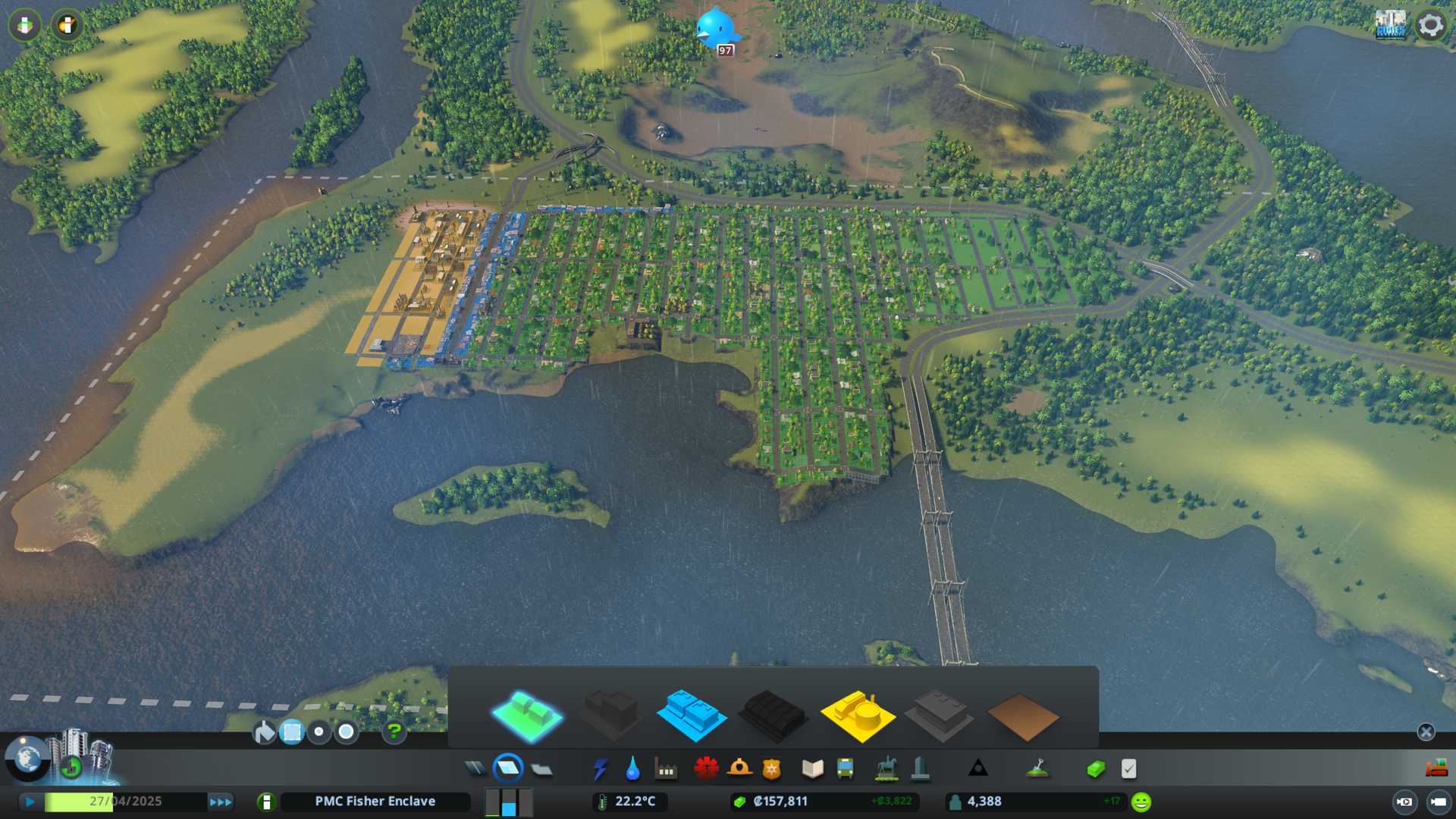Open the education book menu
The height and width of the screenshot is (819, 1456).
[812, 769]
